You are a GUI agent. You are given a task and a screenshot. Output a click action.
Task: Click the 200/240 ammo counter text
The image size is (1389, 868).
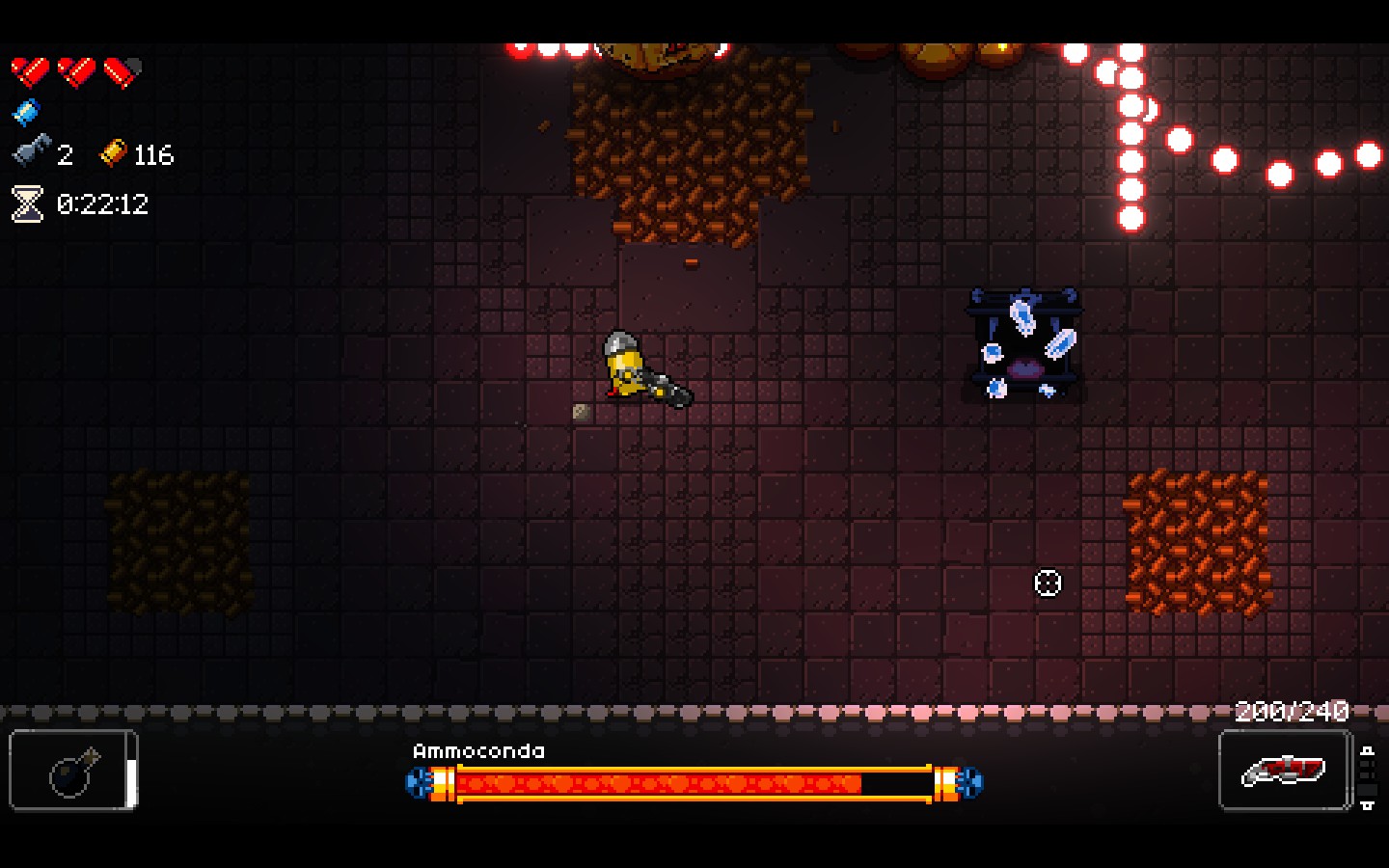1293,712
